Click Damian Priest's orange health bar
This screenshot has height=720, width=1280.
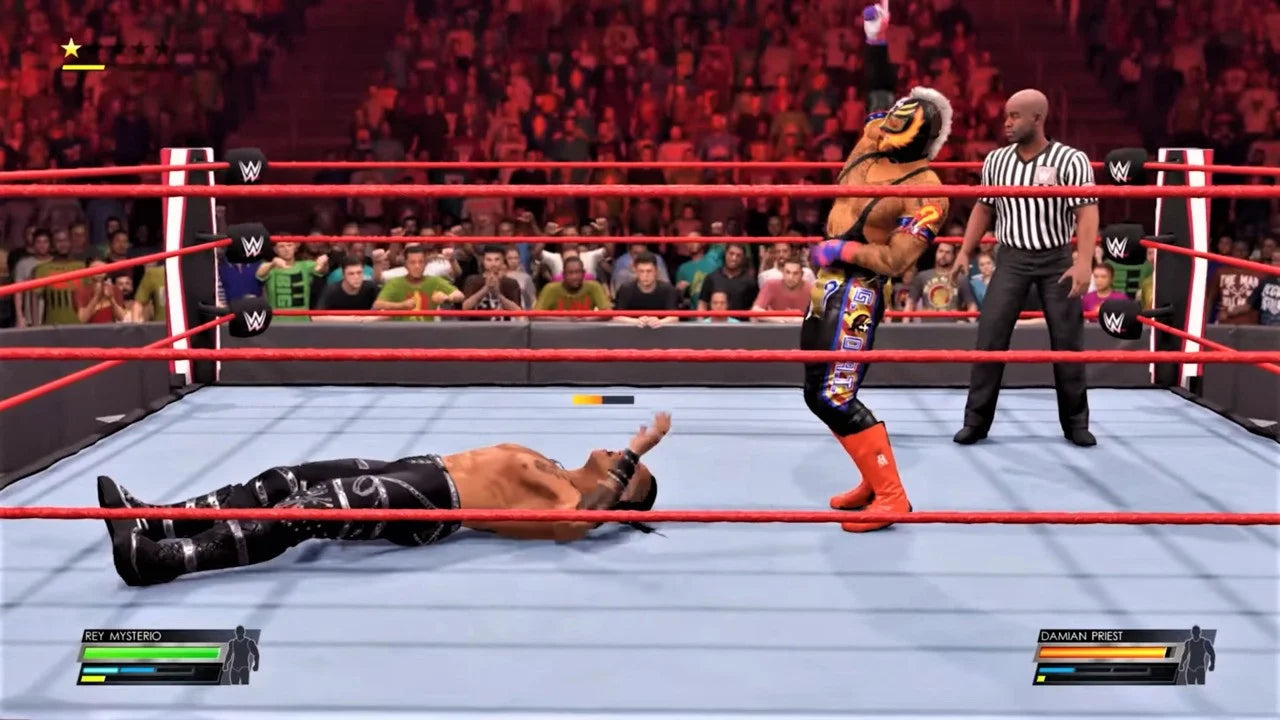1101,652
